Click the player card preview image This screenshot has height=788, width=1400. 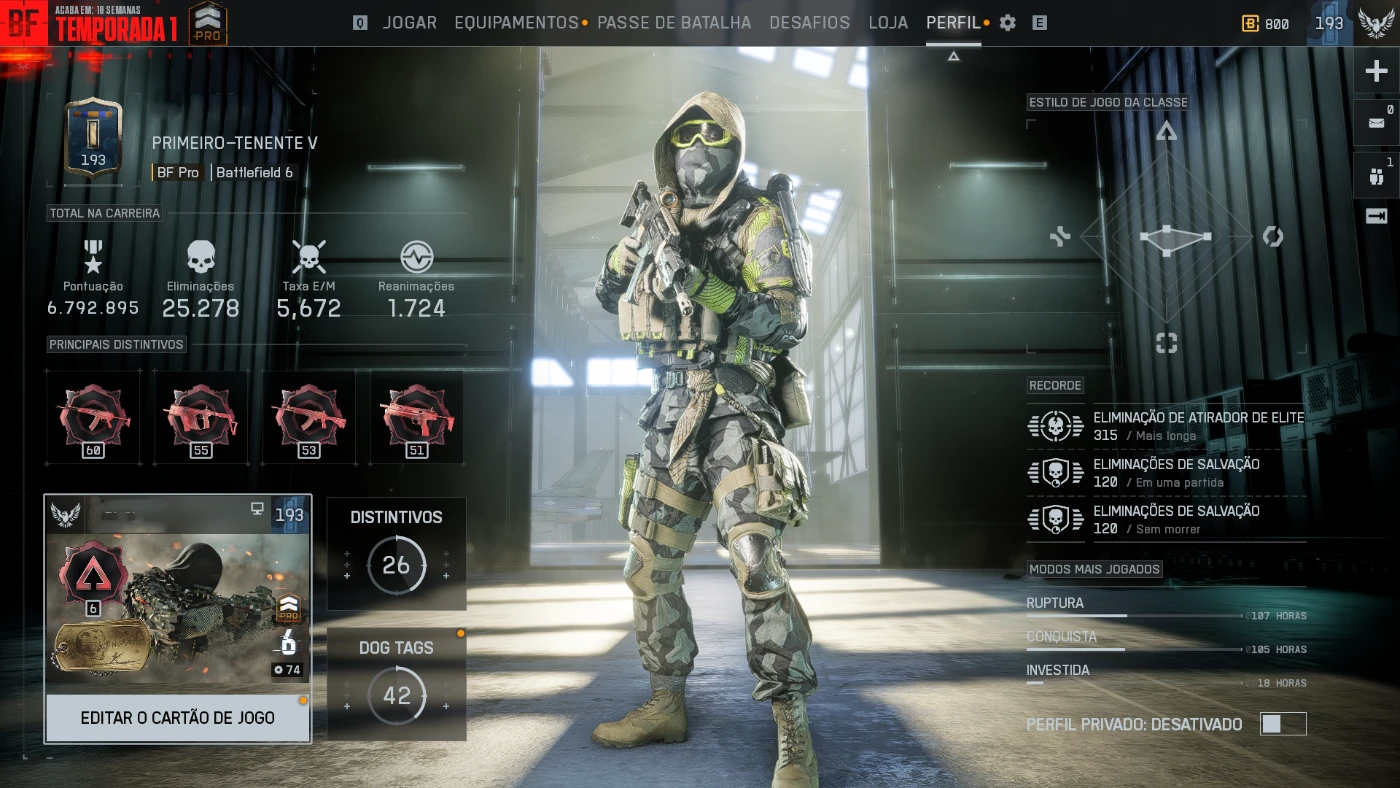click(x=177, y=608)
